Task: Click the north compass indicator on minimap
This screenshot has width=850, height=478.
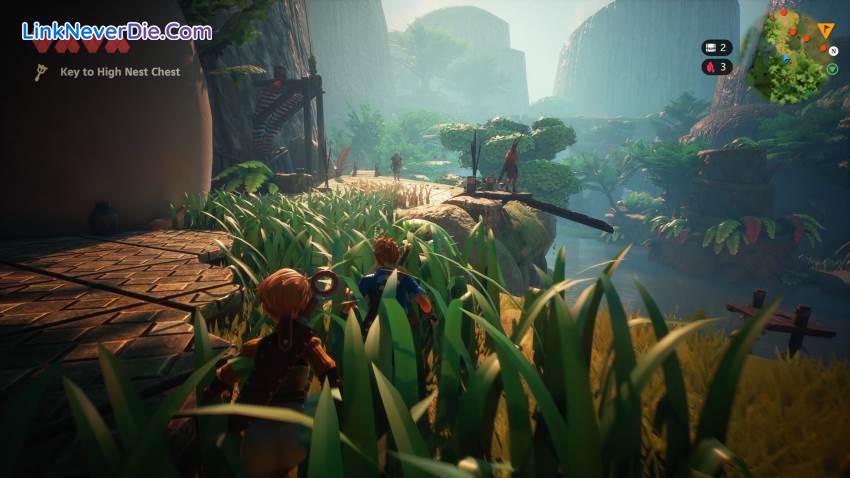Action: point(831,49)
